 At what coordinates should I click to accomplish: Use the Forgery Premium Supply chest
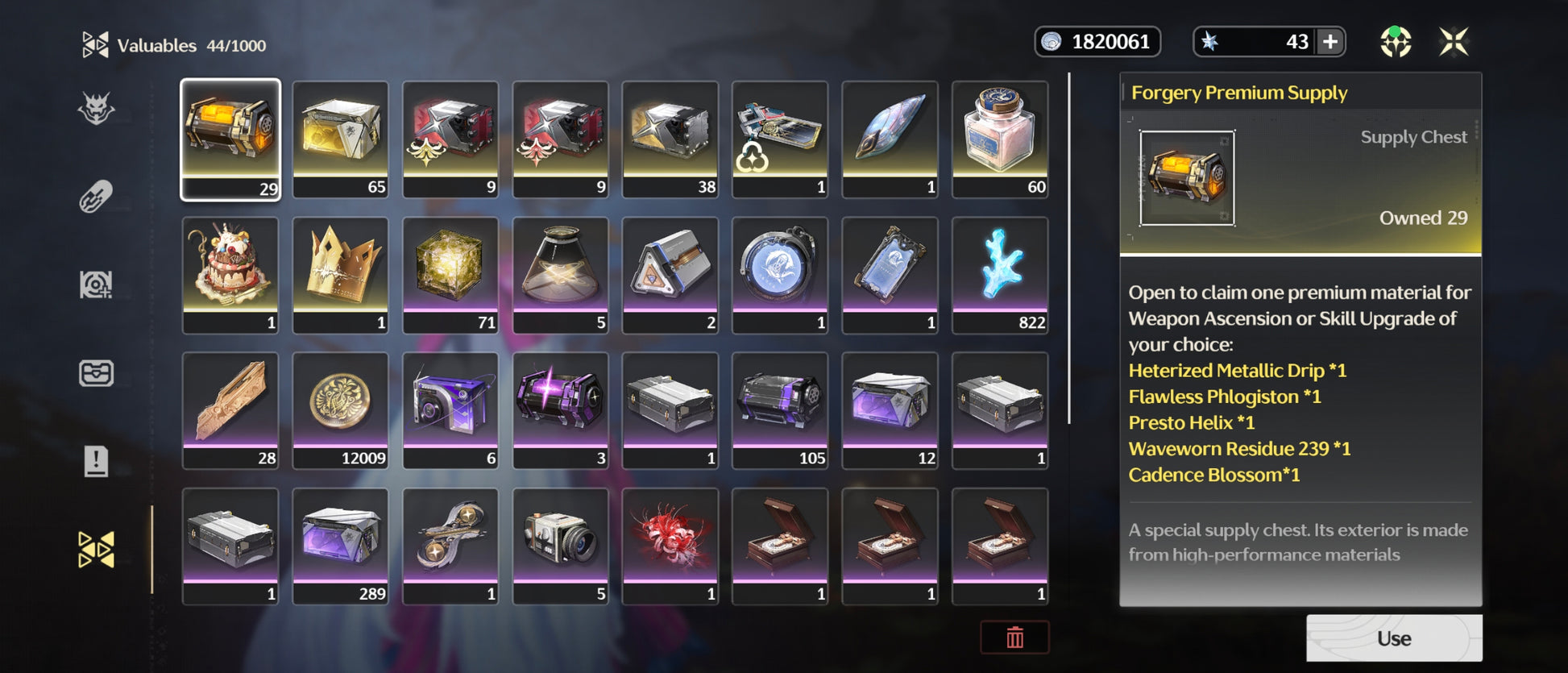pyautogui.click(x=1393, y=638)
